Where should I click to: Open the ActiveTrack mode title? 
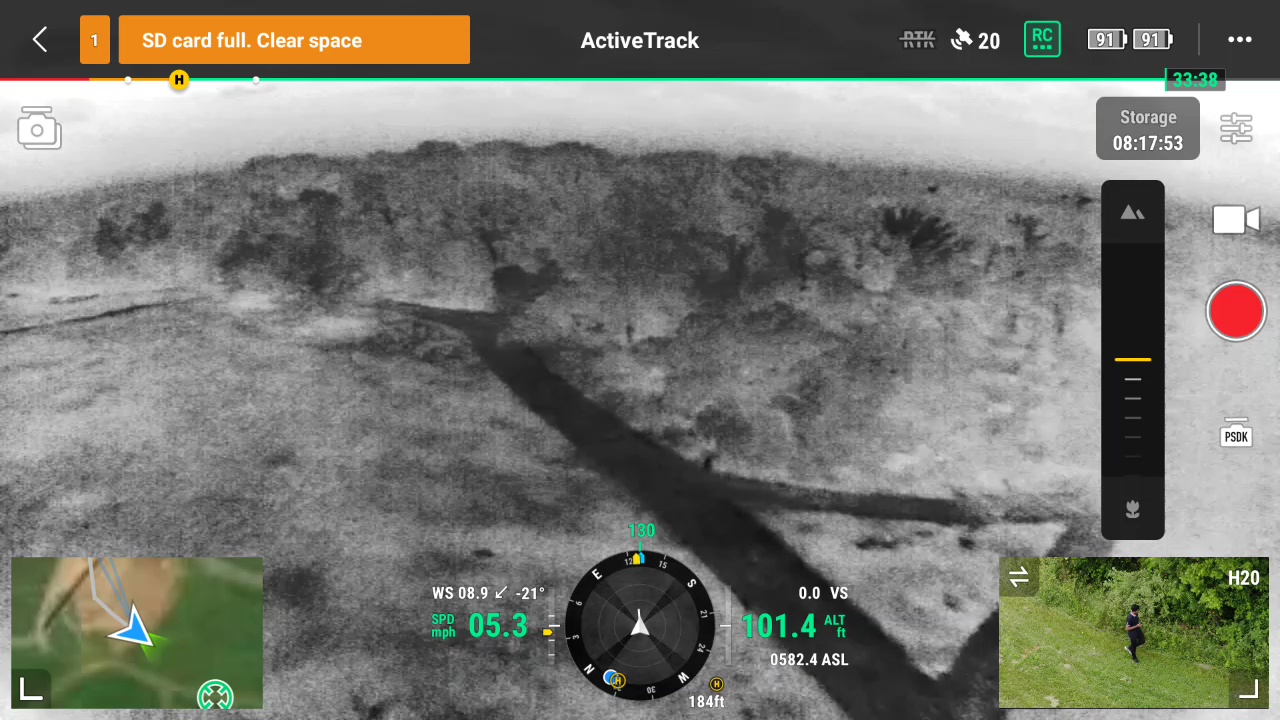[640, 40]
